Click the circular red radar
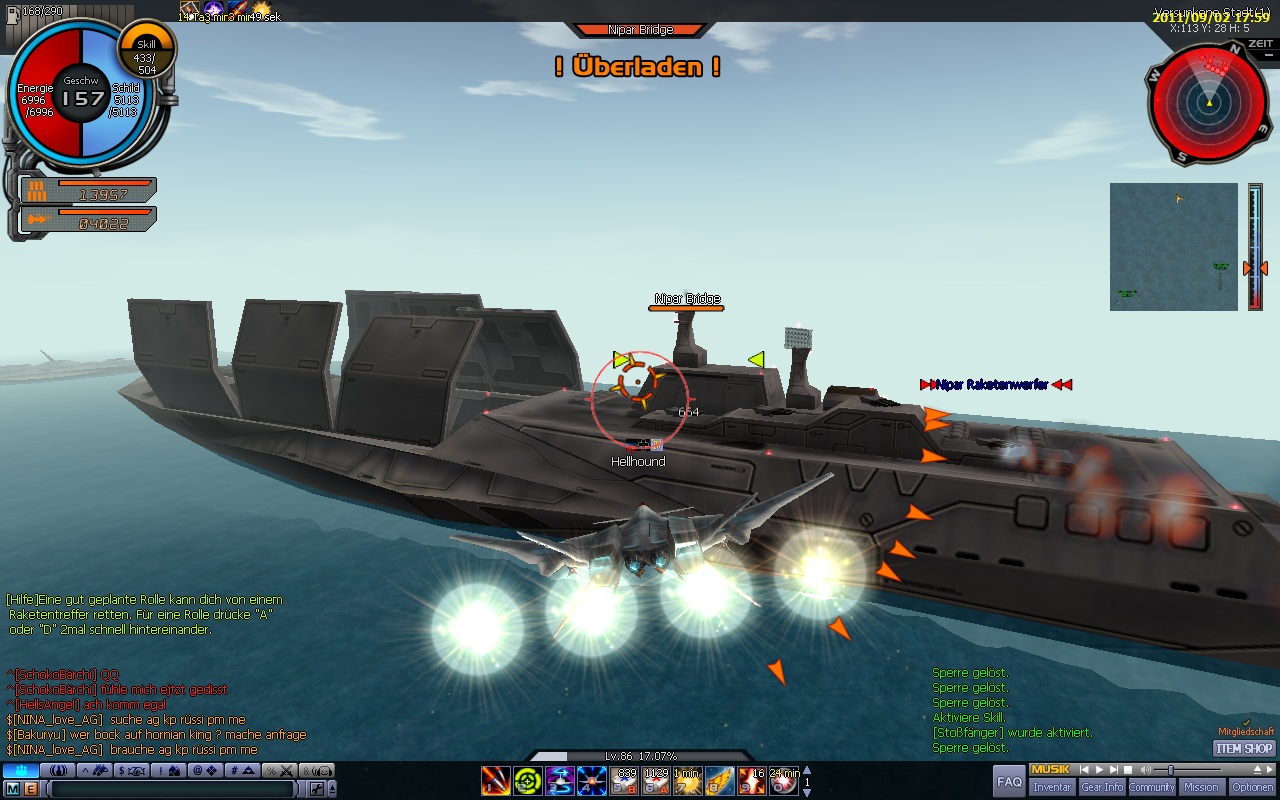Viewport: 1280px width, 800px height. tap(1208, 103)
